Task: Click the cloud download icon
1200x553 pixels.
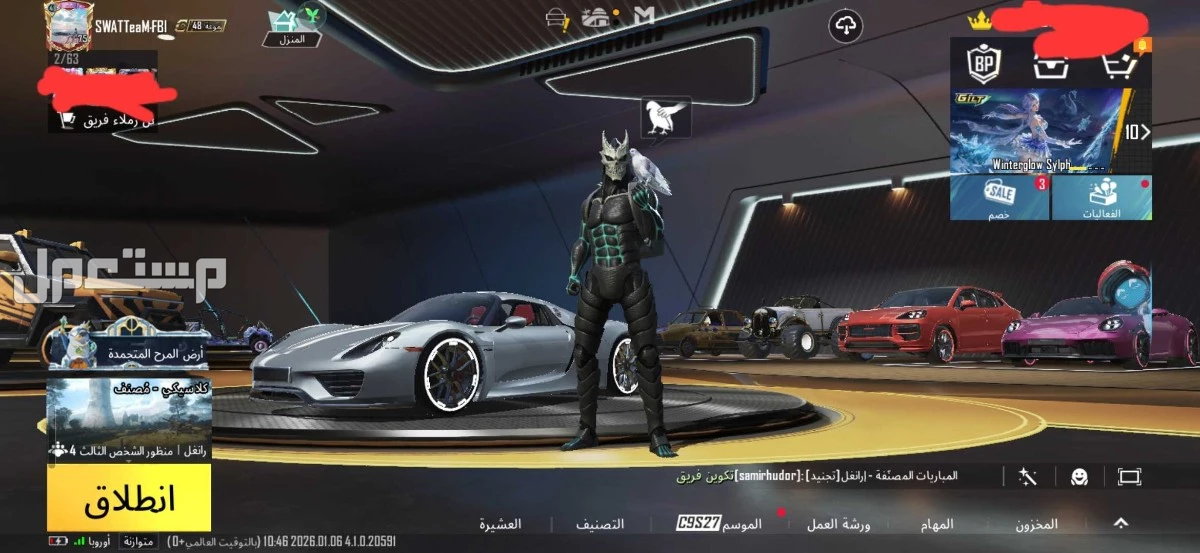Action: 846,26
